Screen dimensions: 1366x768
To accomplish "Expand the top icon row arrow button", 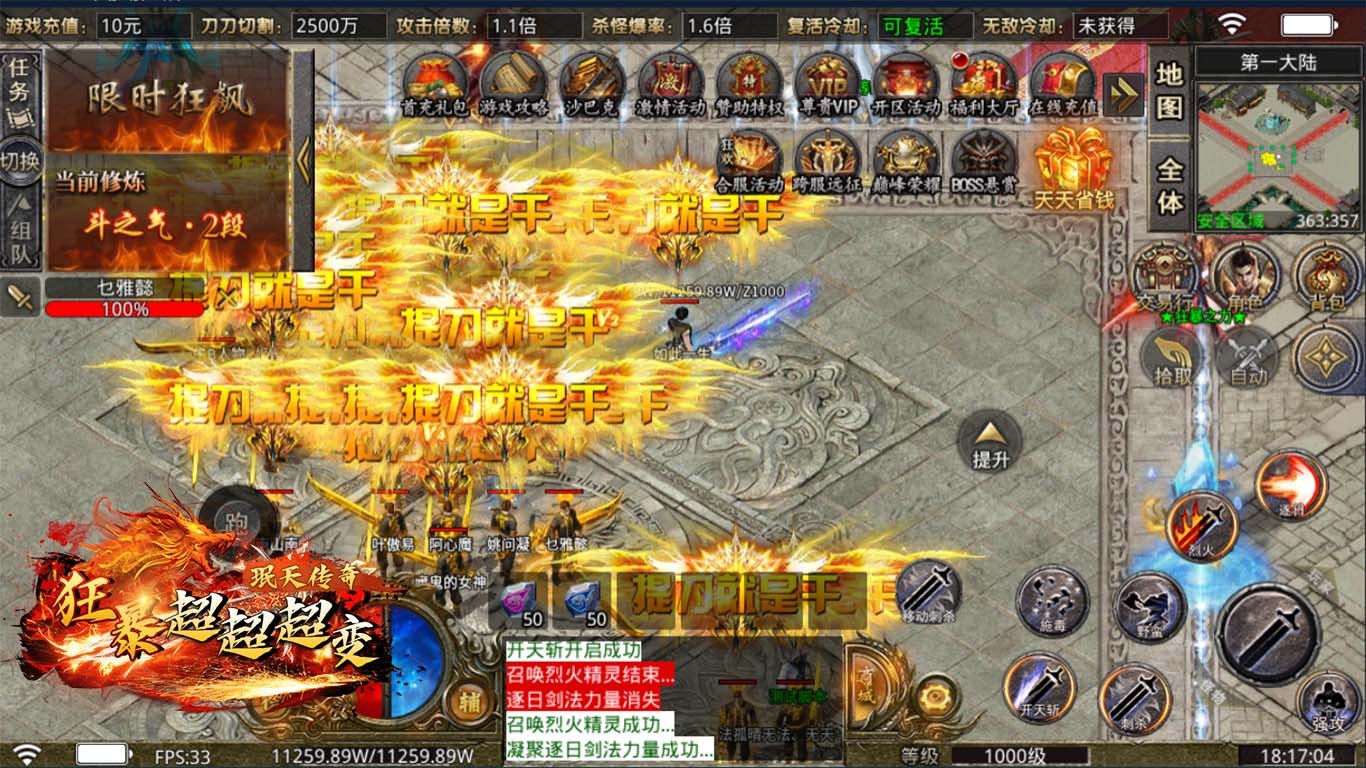I will [1124, 95].
